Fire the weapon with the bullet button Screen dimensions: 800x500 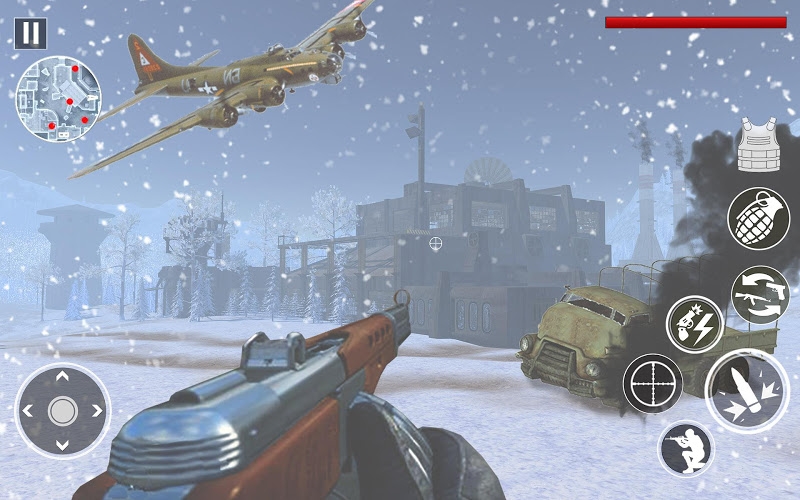pos(746,391)
